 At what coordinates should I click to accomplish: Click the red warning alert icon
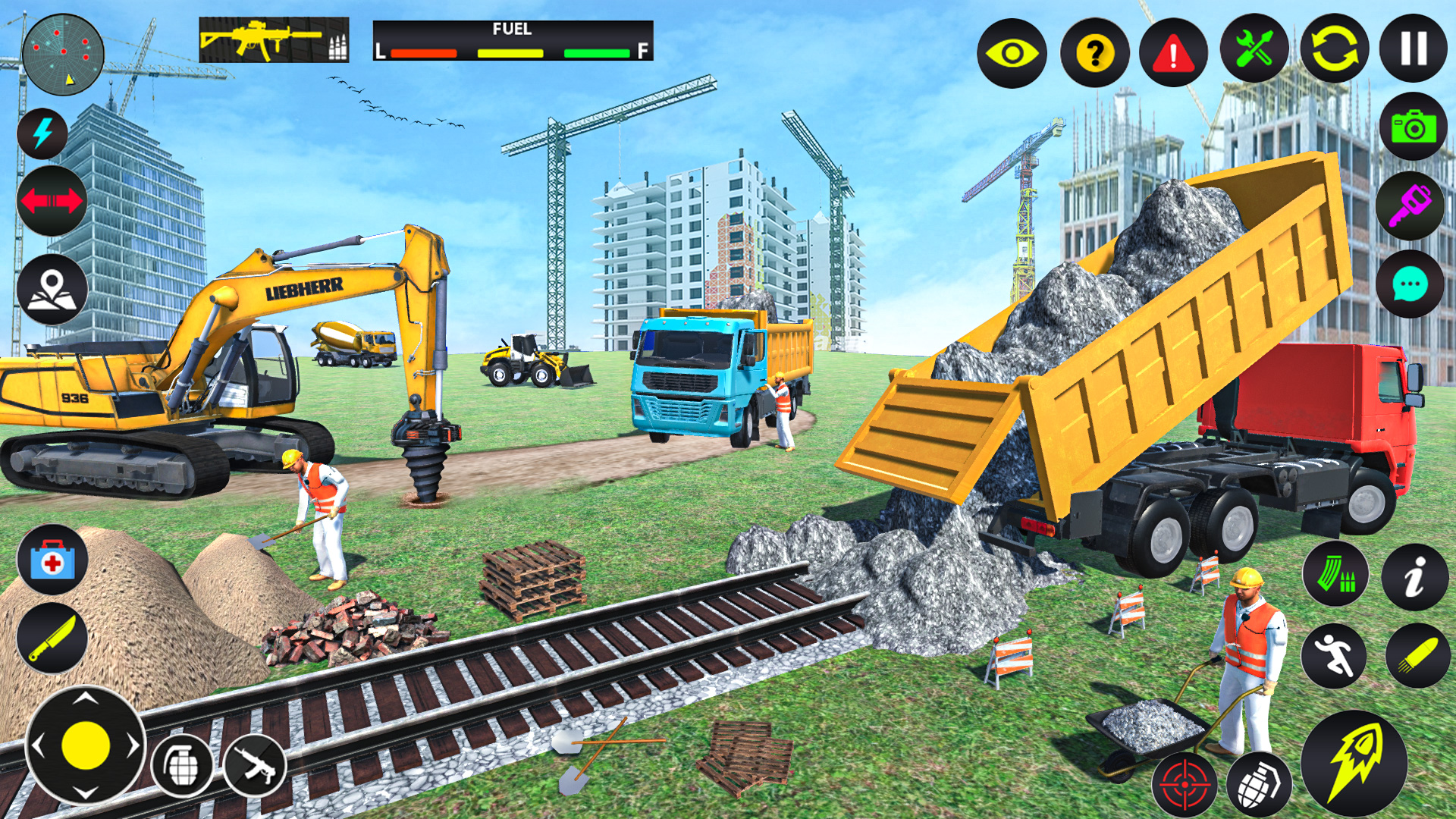(x=1174, y=53)
